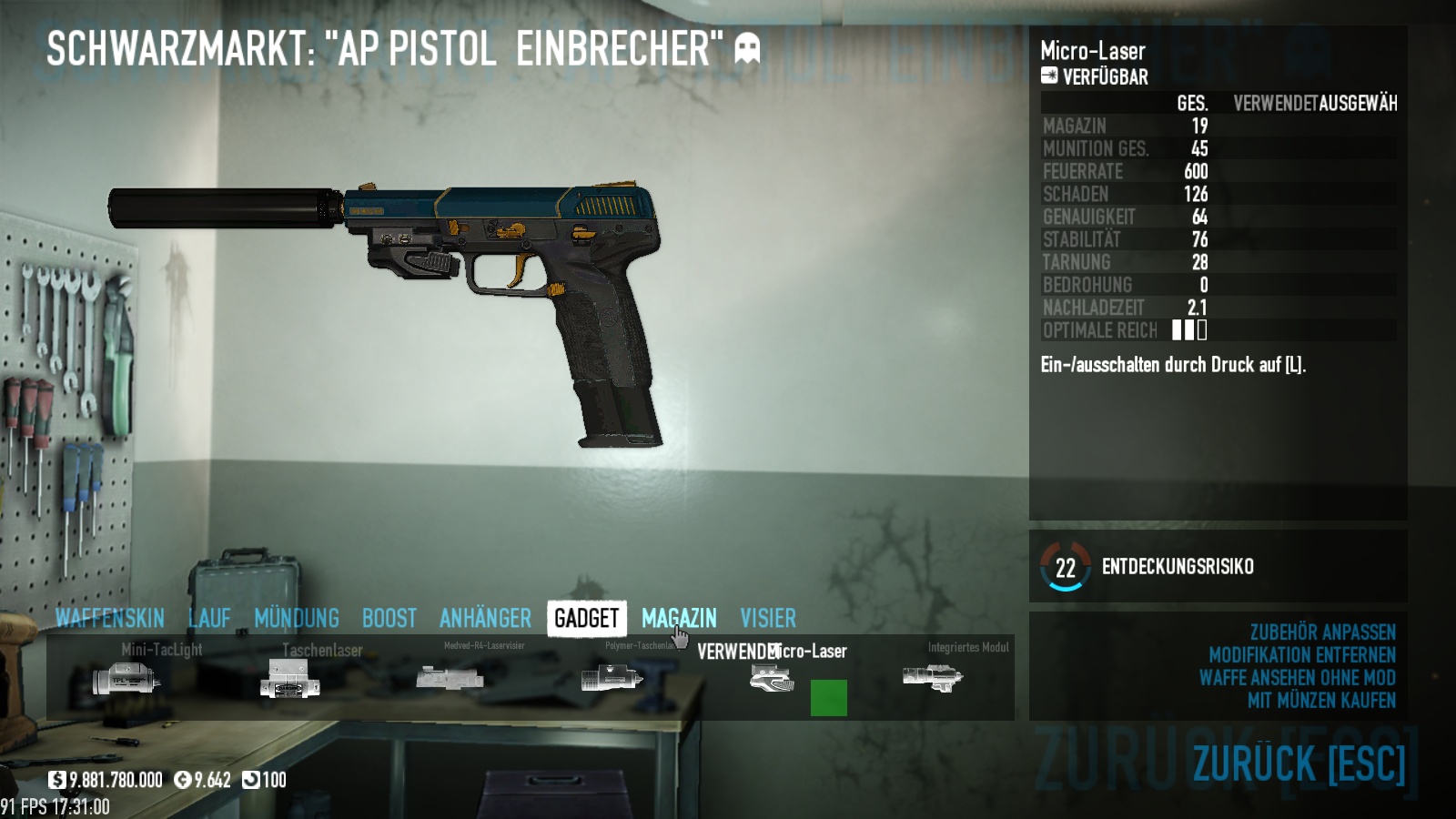
Task: Switch to the Waffenskin tab
Action: [x=109, y=618]
